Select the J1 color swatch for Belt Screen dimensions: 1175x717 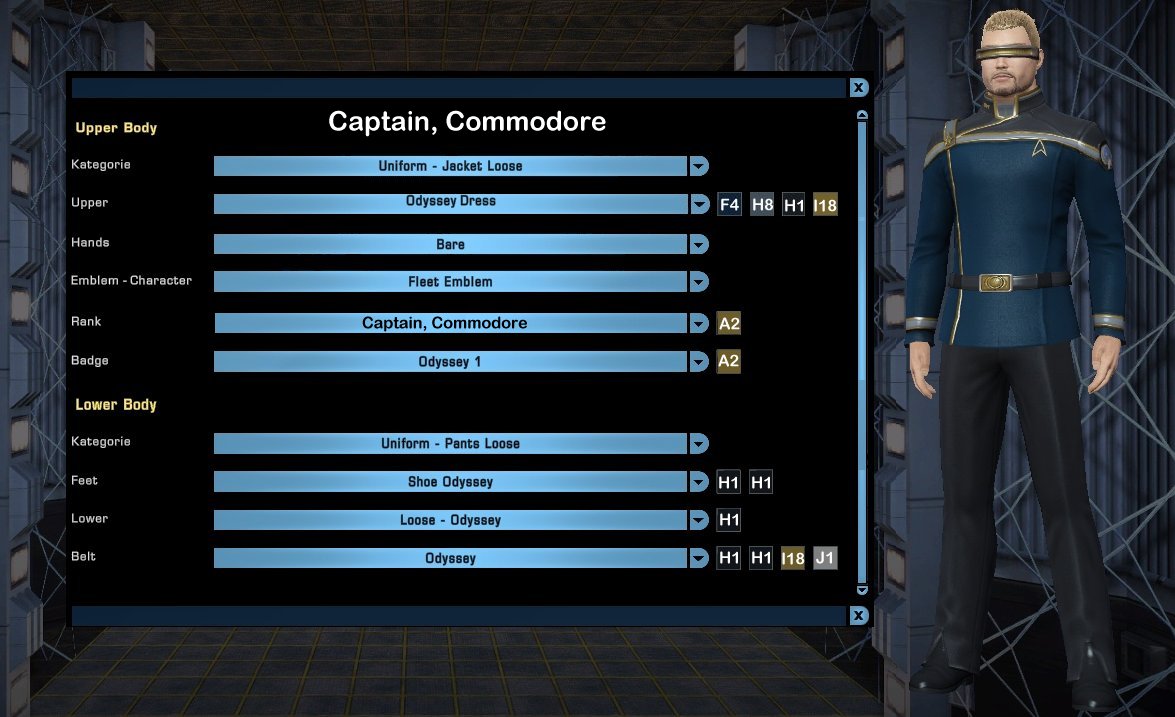click(825, 558)
